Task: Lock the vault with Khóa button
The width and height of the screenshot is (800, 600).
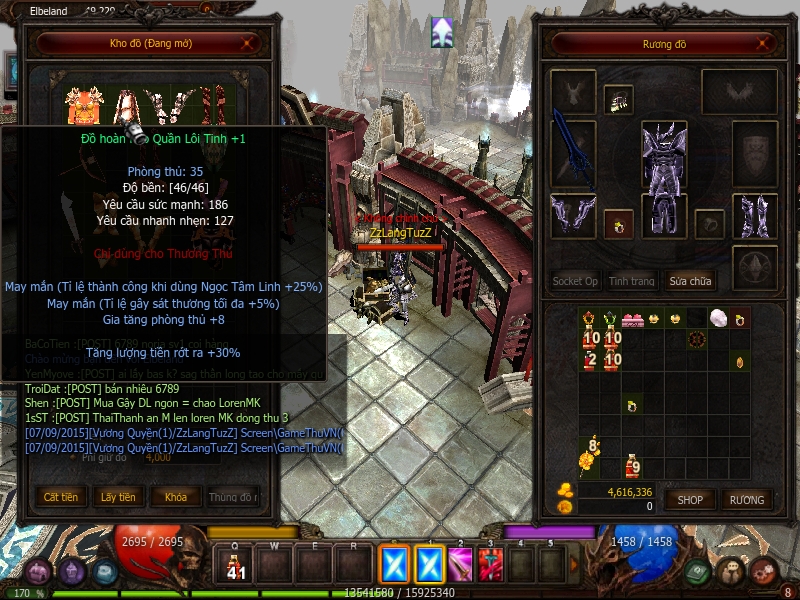Action: click(x=175, y=497)
